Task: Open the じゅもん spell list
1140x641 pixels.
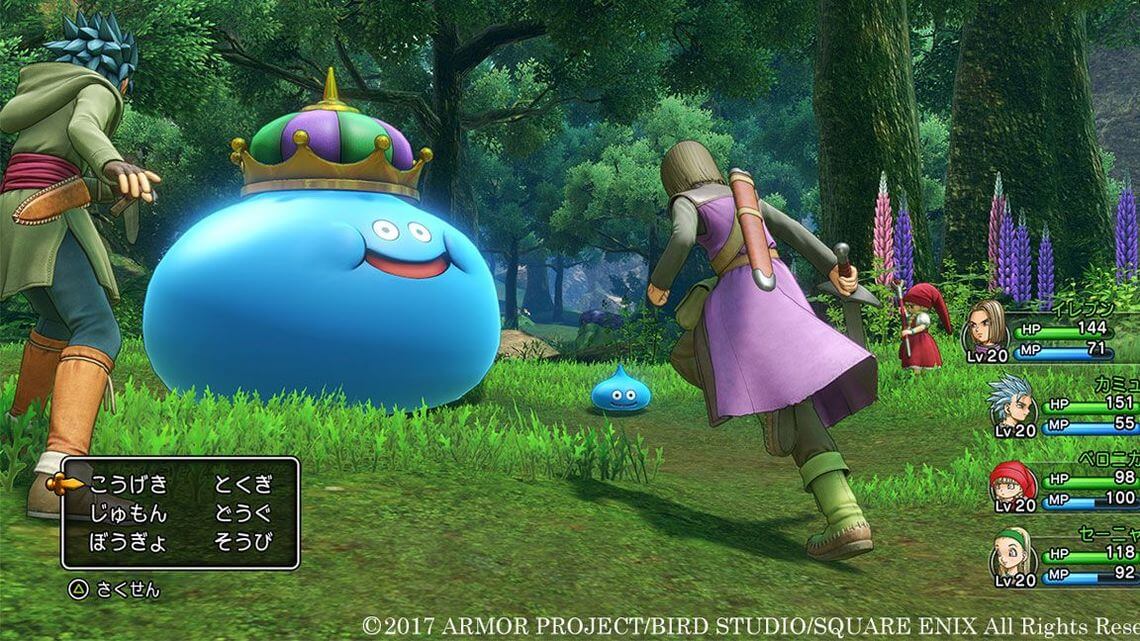Action: point(129,514)
